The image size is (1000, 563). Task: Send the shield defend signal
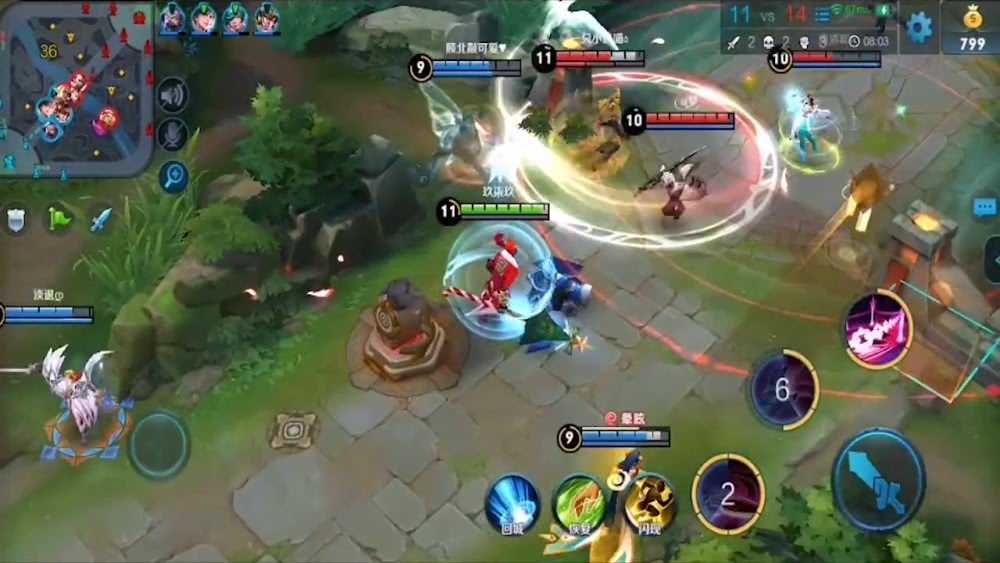tap(17, 219)
